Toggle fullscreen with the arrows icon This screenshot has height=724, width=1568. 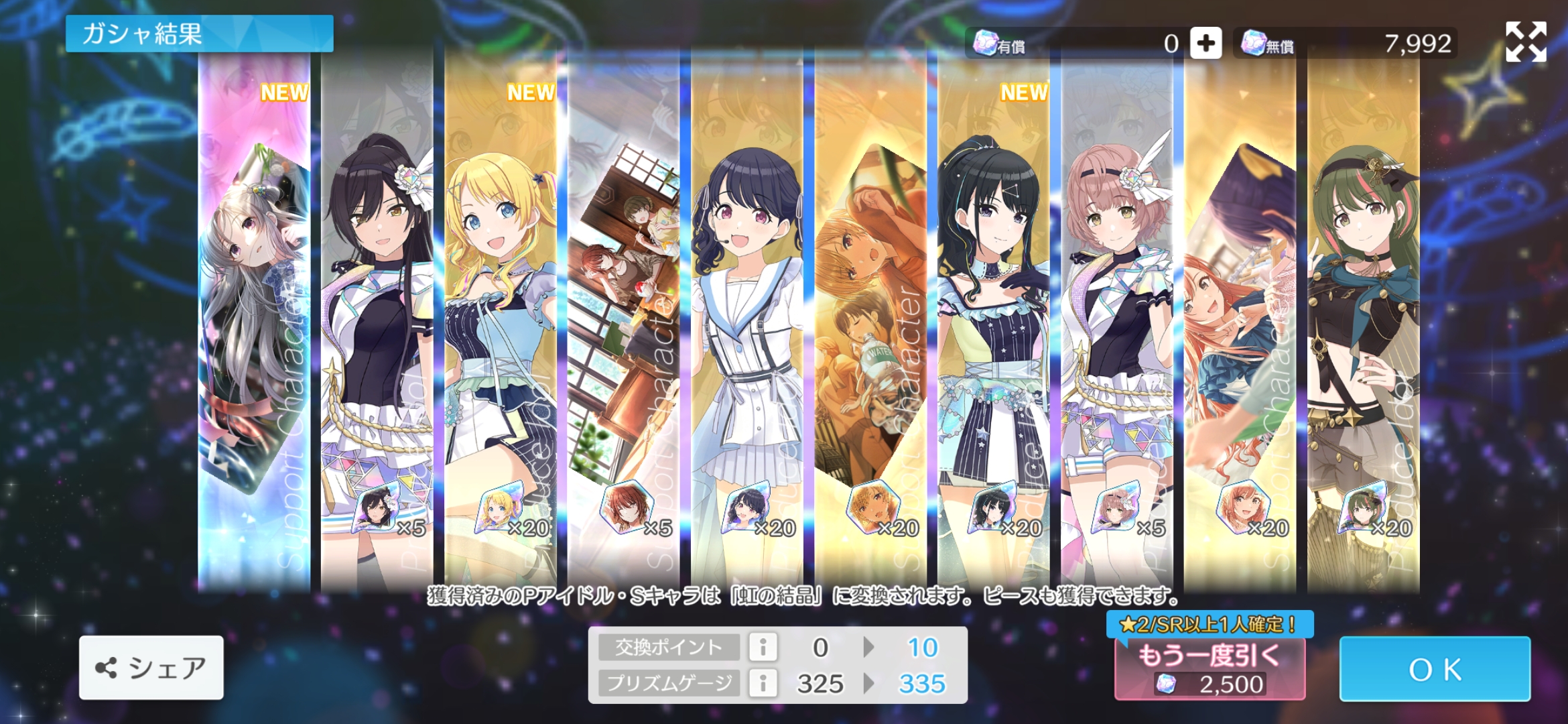pos(1526,42)
